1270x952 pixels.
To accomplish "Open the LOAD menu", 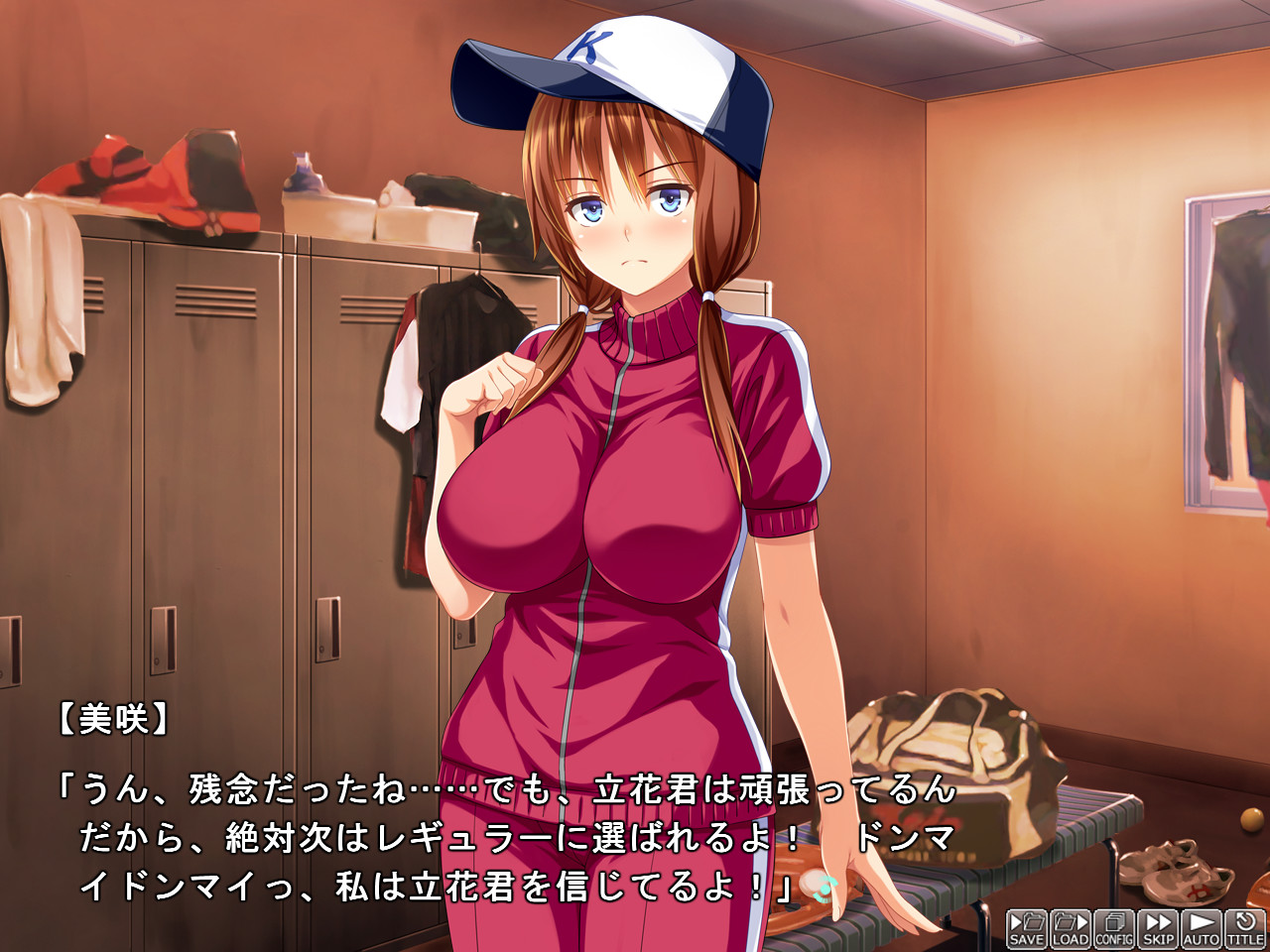I will pos(1071,929).
